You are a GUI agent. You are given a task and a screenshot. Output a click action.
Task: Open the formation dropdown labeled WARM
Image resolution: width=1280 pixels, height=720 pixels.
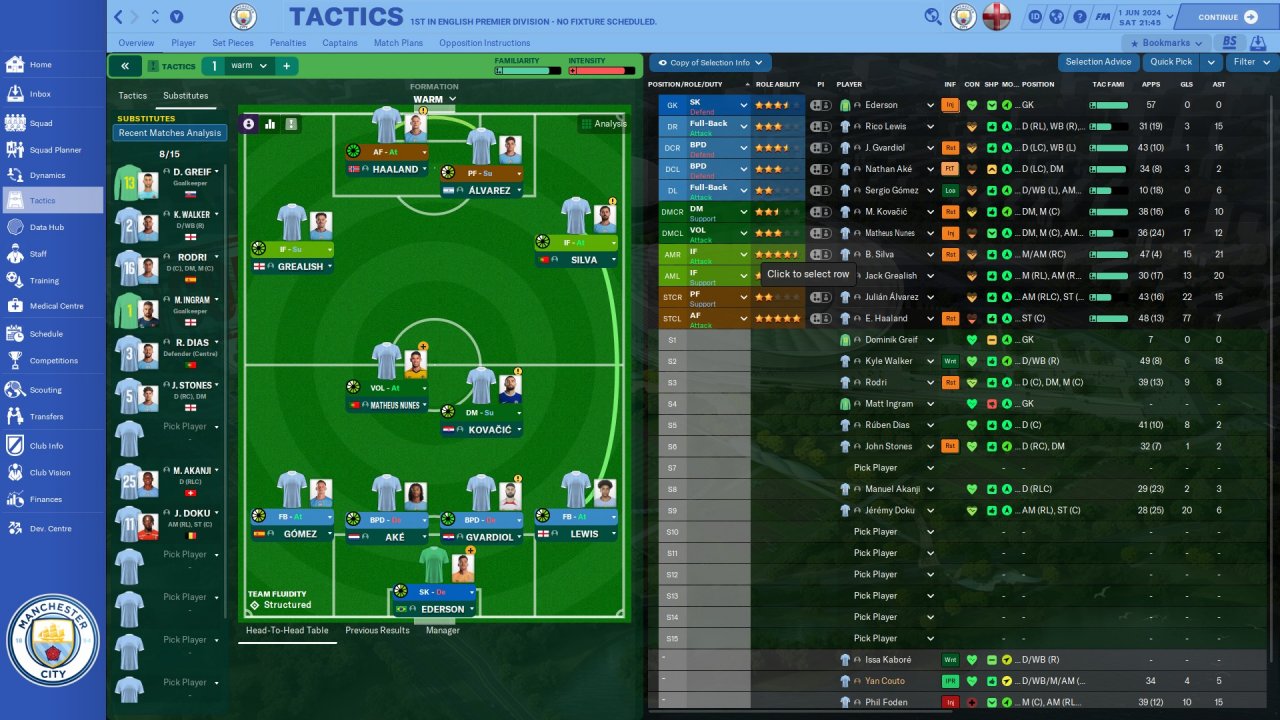[433, 99]
